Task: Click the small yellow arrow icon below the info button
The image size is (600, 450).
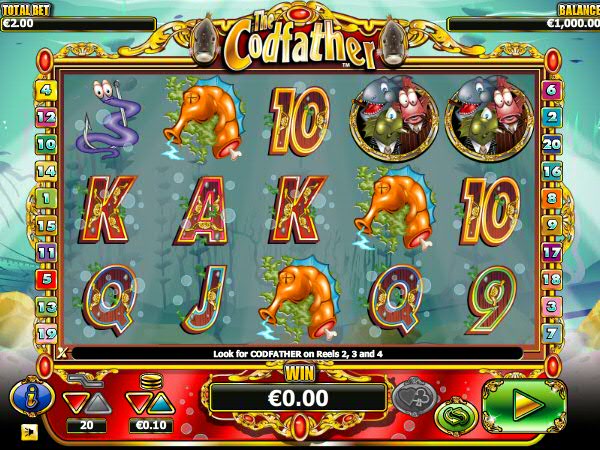Action: click(26, 433)
